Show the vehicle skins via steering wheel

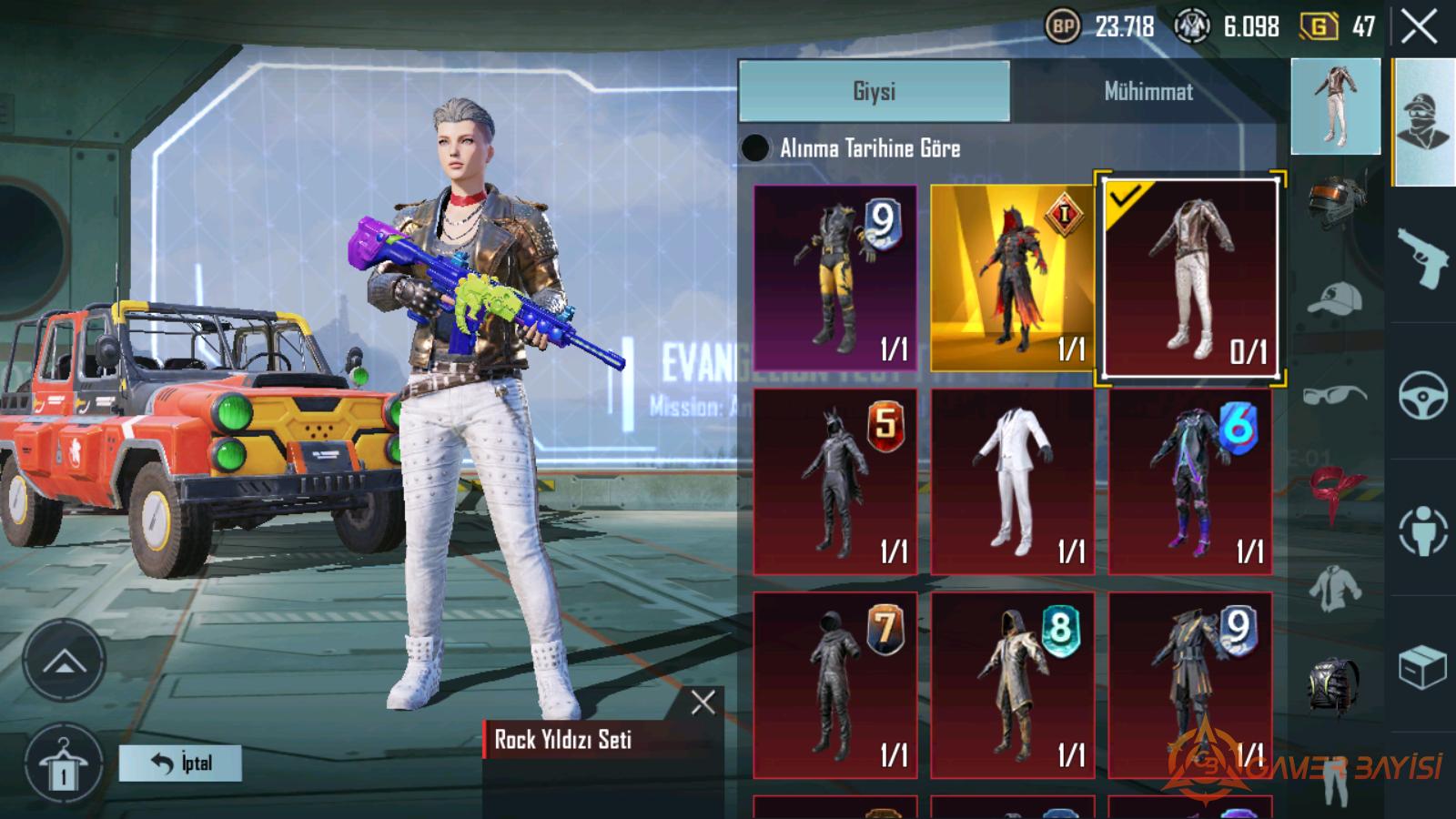[1422, 395]
